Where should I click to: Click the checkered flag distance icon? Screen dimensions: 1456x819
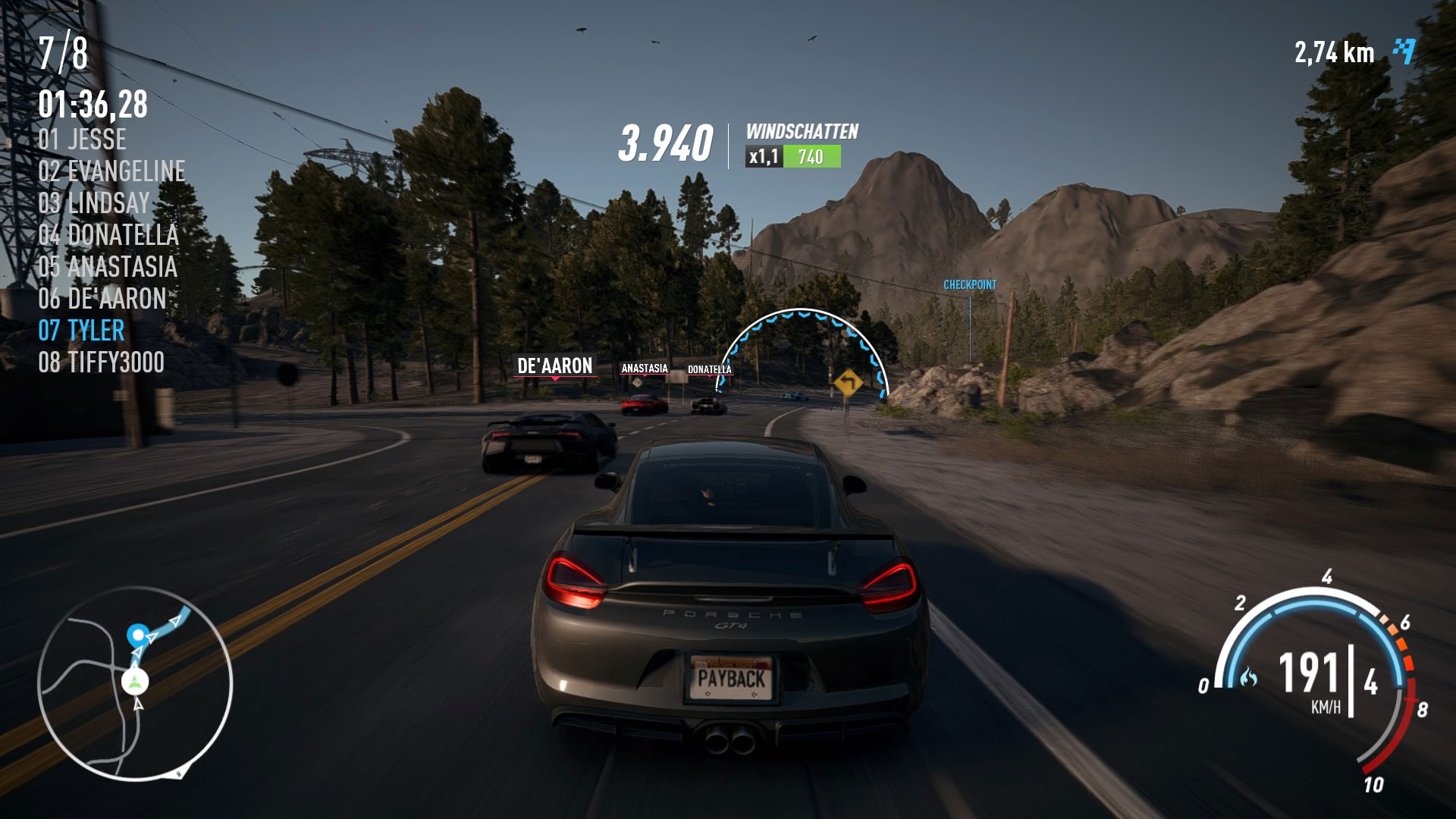1404,52
